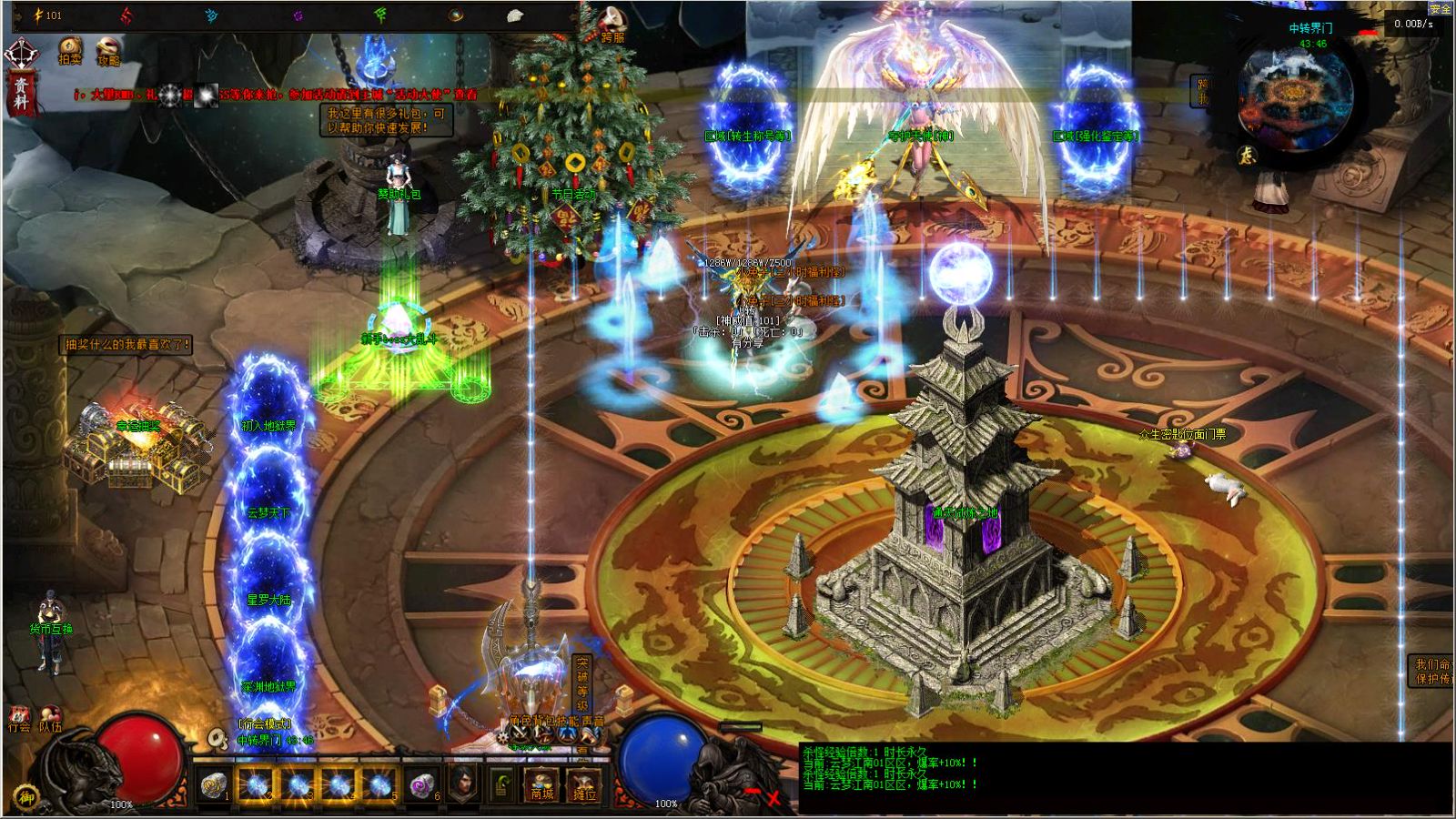Click the 资料 red banner tab
This screenshot has width=1456, height=819.
click(22, 95)
